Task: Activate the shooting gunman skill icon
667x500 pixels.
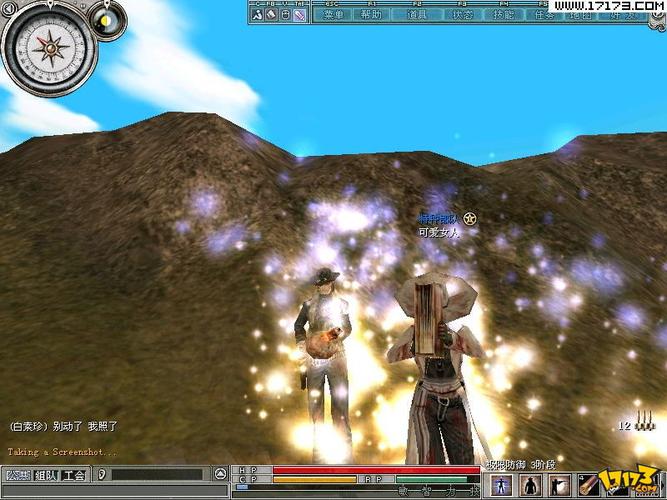Action: coord(558,485)
